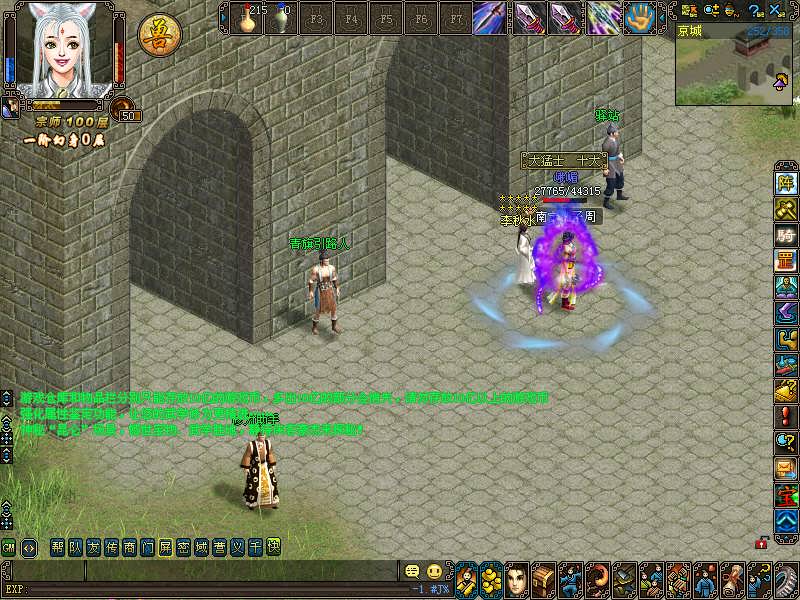Click the GM help button
Viewport: 800px width, 600px height.
tap(8, 547)
